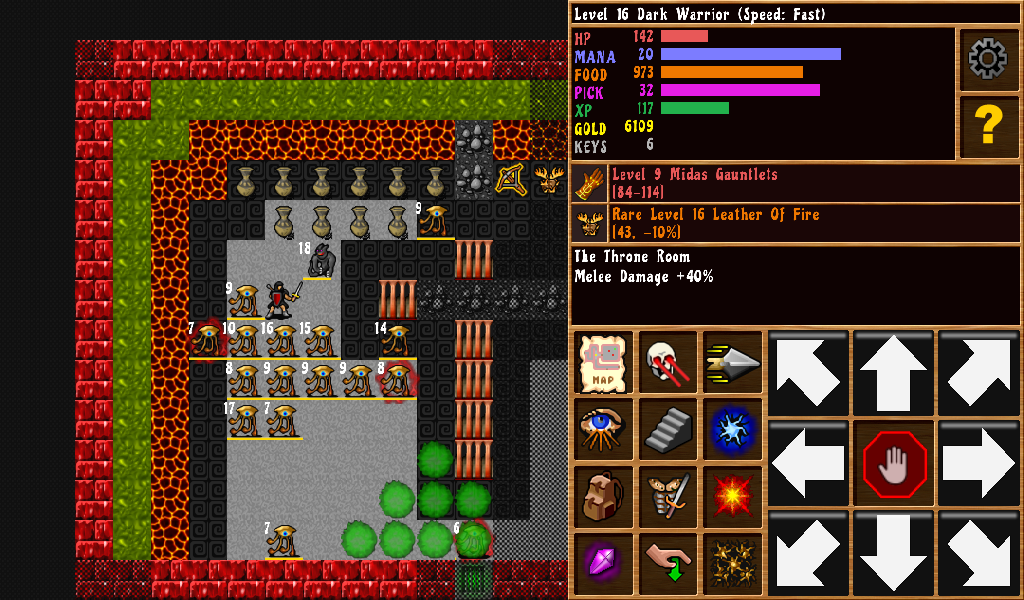Click the blue eye look icon
Image resolution: width=1024 pixels, height=600 pixels.
605,429
